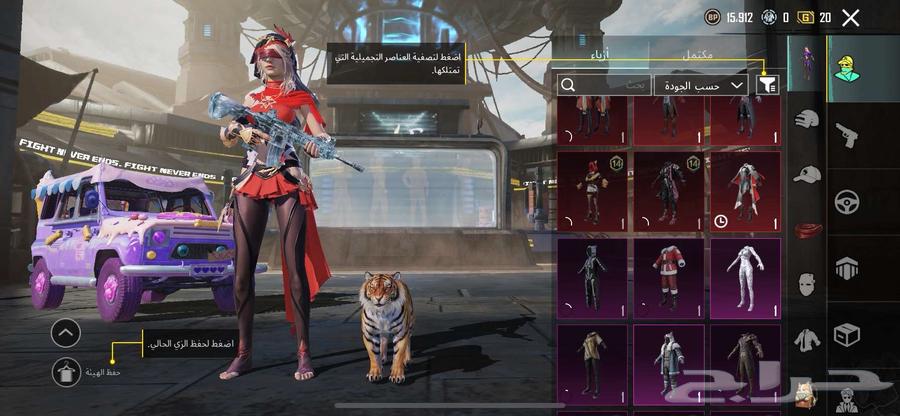The image size is (900, 416).
Task: Open the steering wheel vehicles section
Action: (x=848, y=199)
